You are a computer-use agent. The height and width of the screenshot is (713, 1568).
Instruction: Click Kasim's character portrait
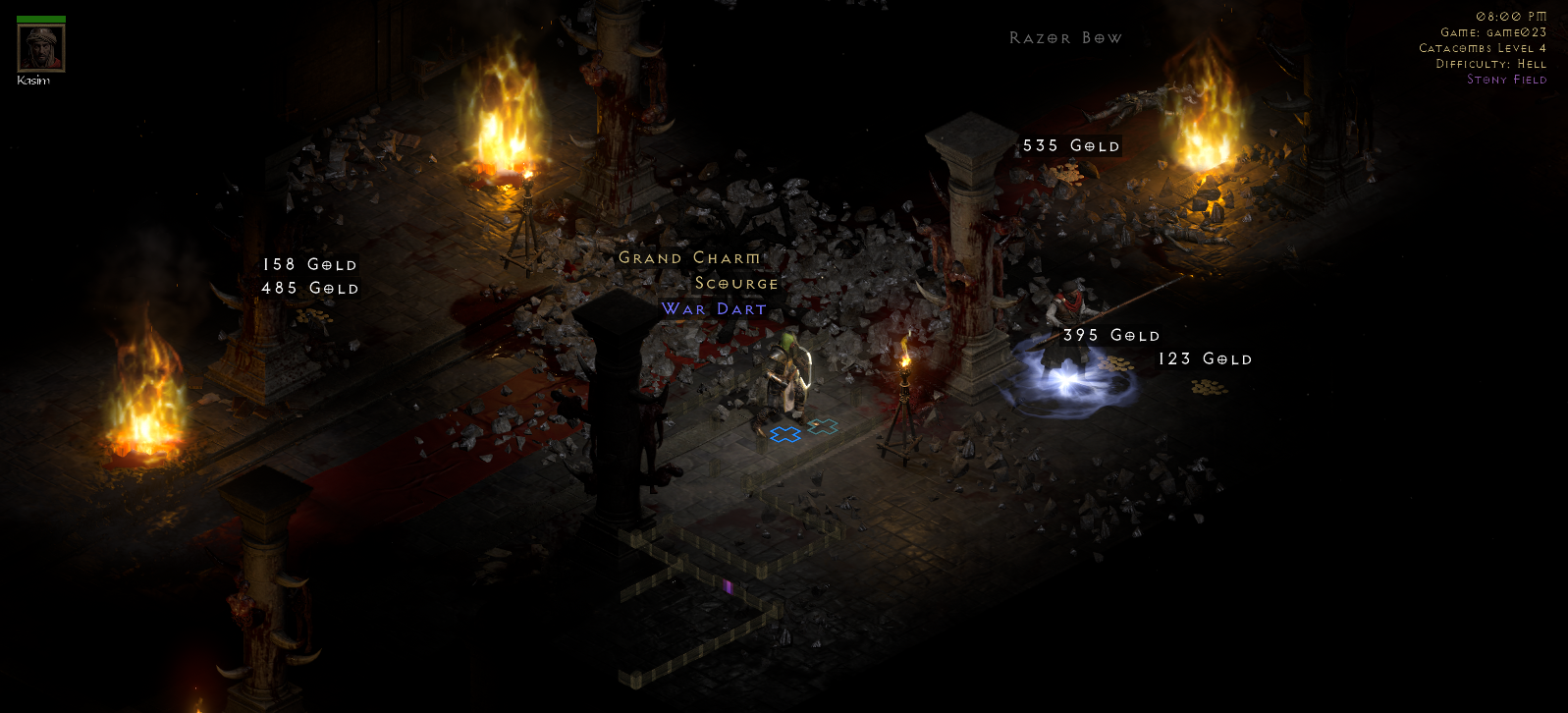pos(39,46)
